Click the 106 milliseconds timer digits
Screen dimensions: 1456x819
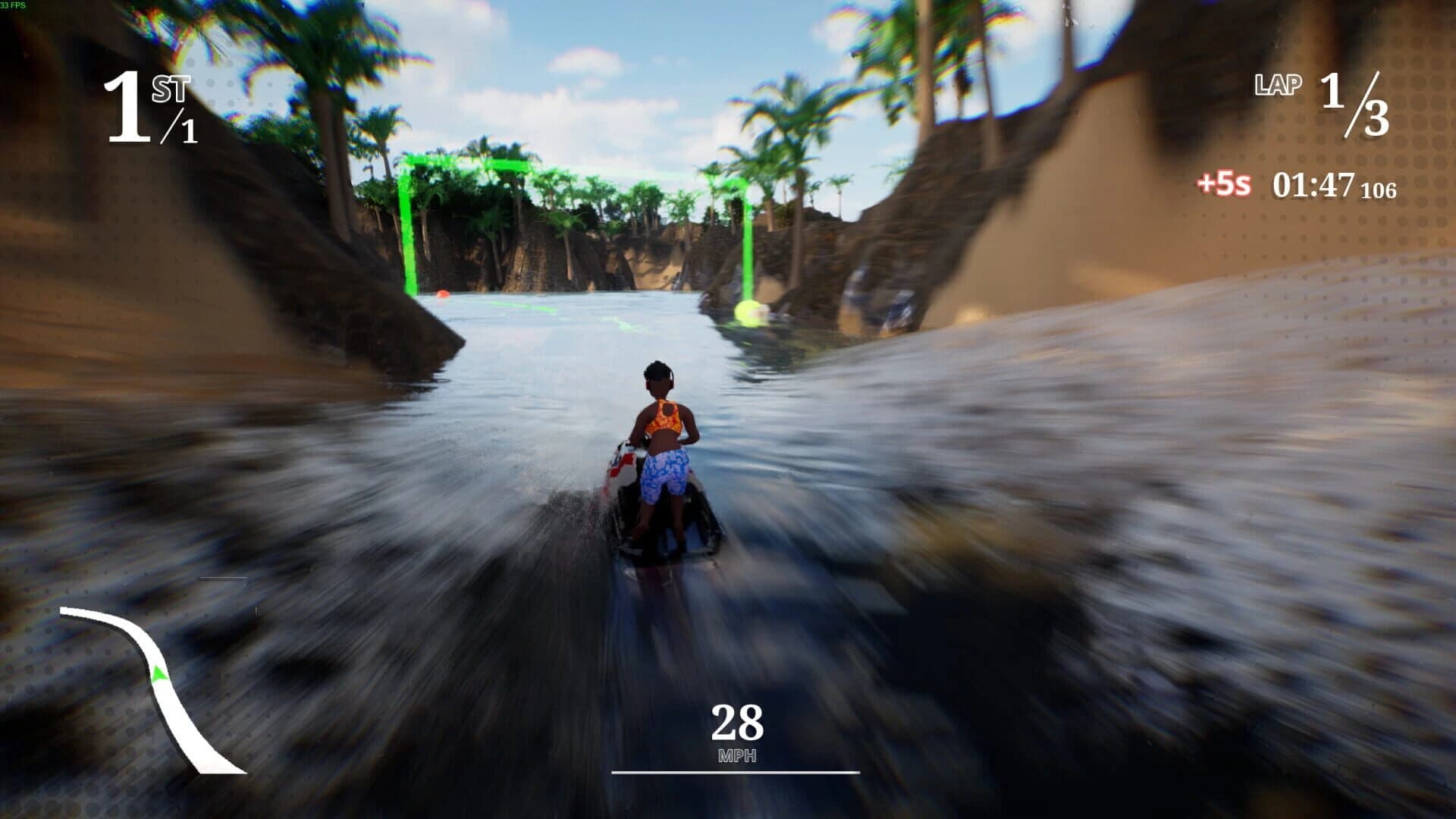pos(1382,188)
